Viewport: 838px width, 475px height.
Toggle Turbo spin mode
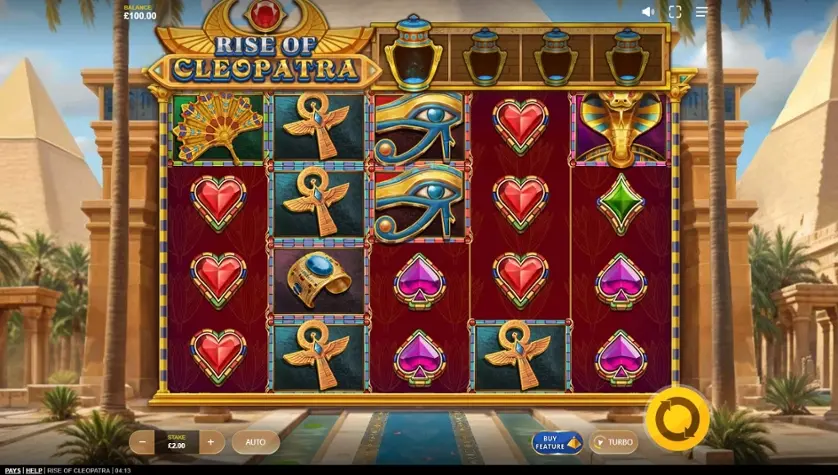pyautogui.click(x=614, y=442)
